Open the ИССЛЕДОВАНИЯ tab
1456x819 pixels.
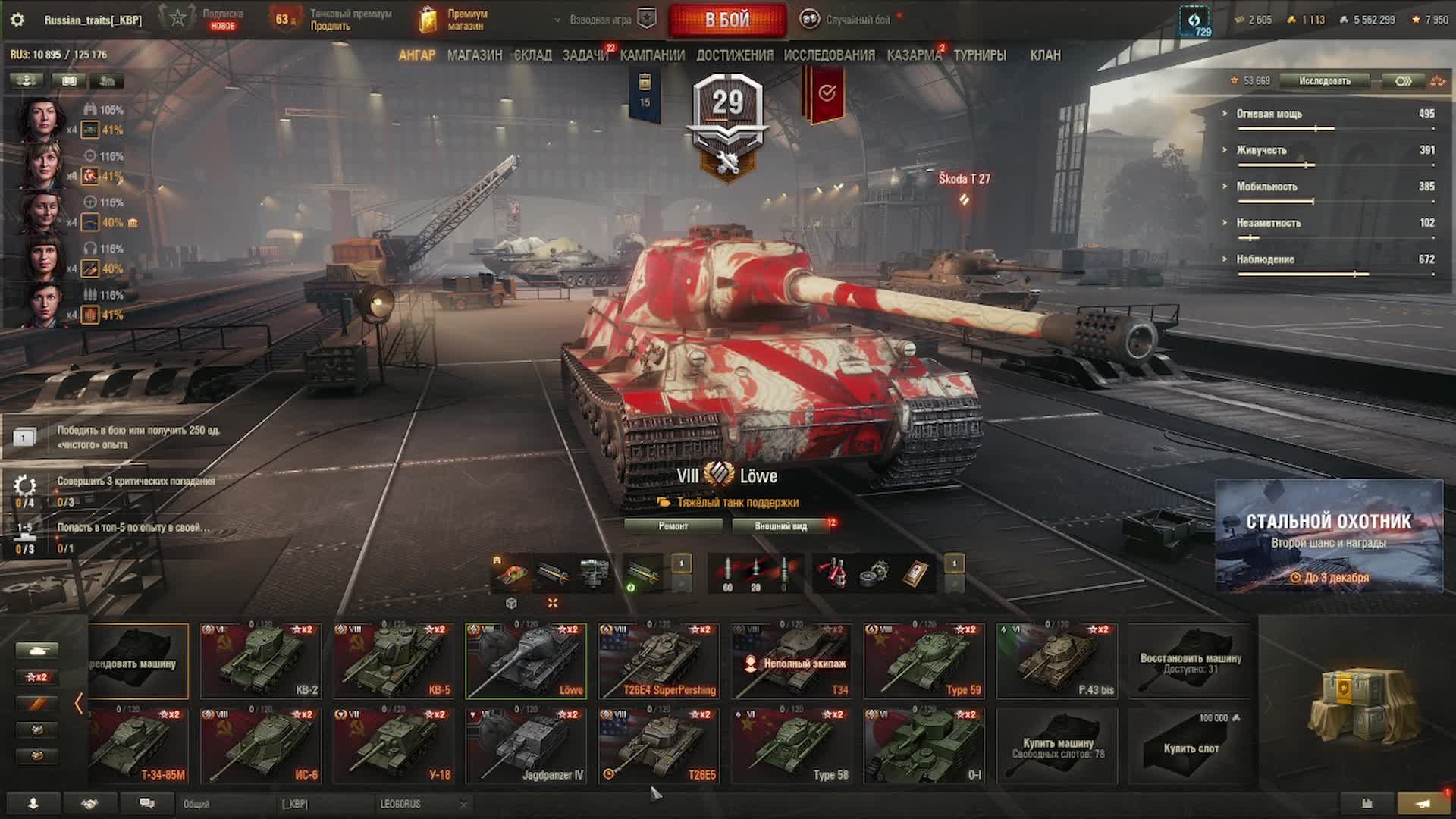829,55
